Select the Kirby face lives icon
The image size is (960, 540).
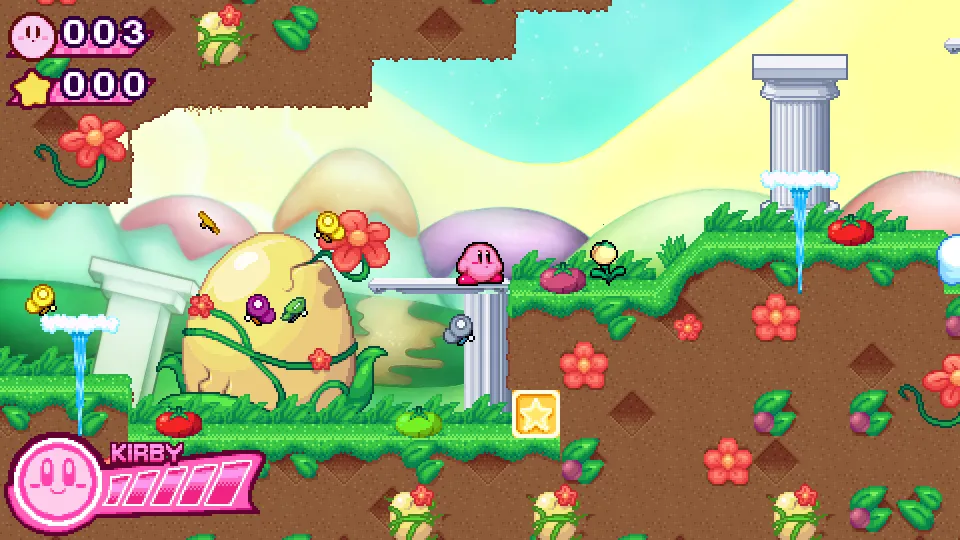point(34,36)
